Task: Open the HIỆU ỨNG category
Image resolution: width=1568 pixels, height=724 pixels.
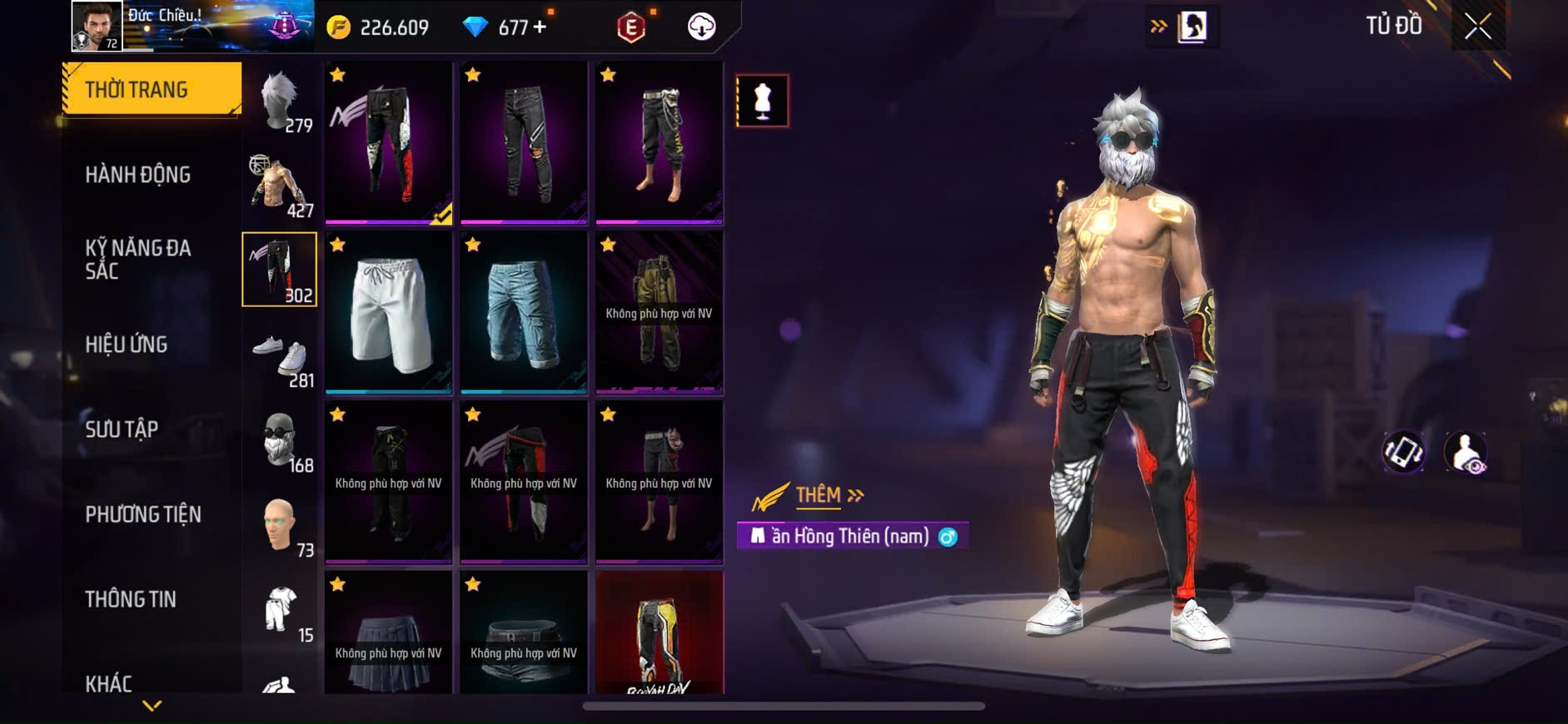Action: tap(127, 344)
